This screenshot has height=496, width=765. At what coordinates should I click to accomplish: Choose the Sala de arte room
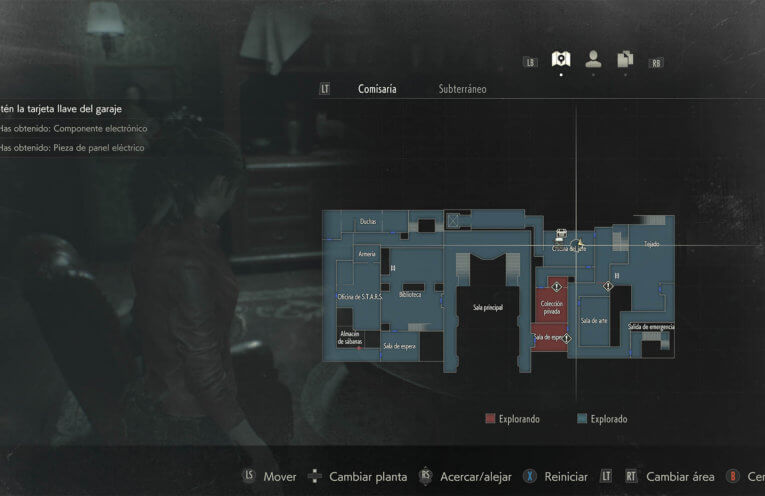coord(594,320)
